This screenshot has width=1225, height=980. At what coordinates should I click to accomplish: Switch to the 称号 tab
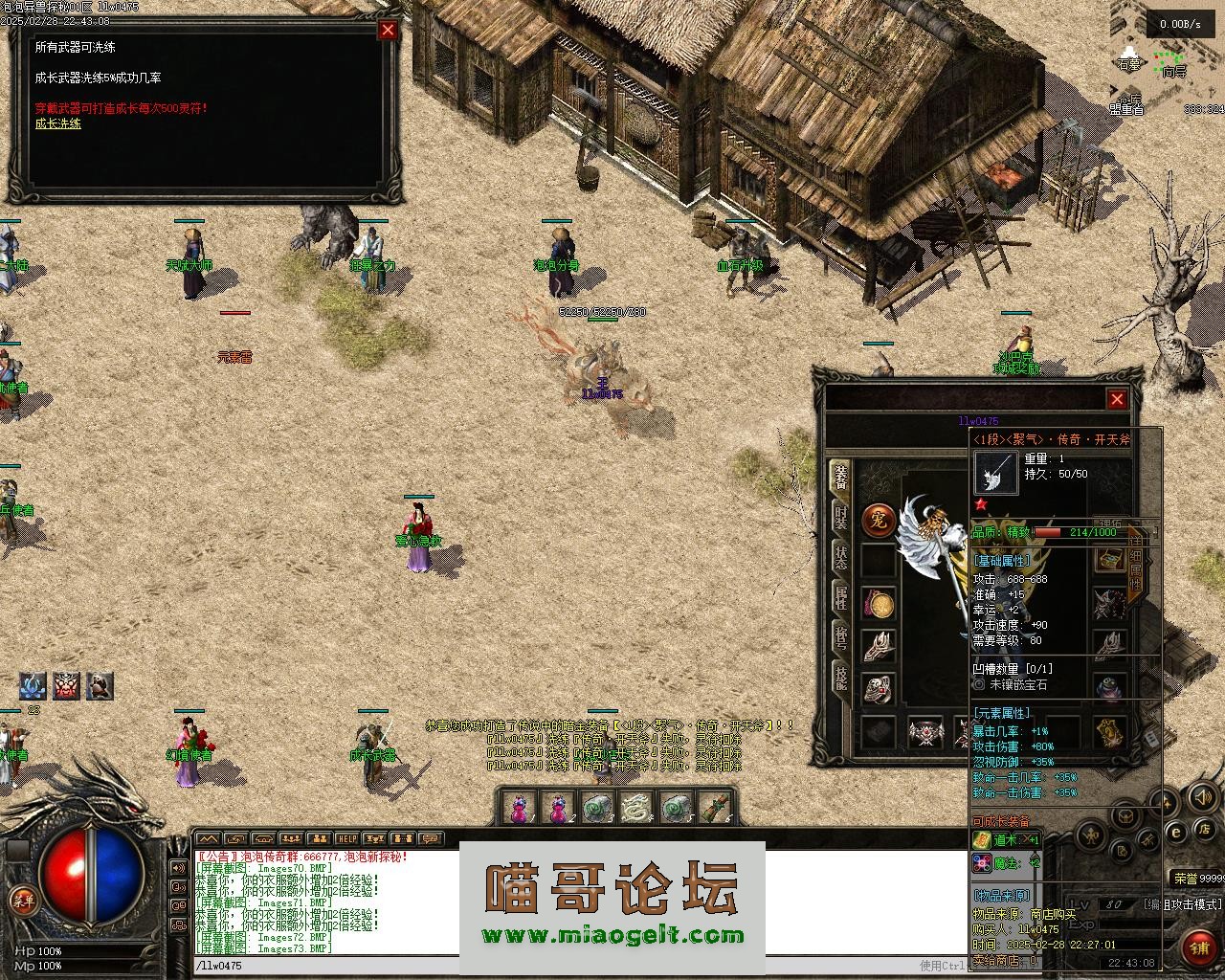coord(839,636)
